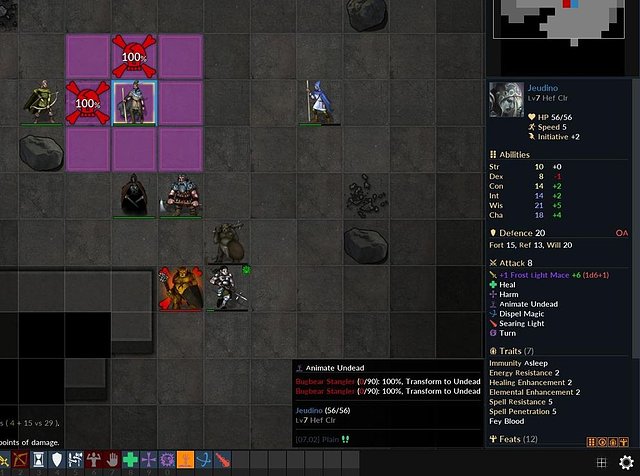Activate the hourglass wait action
The height and width of the screenshot is (476, 640).
click(x=38, y=460)
